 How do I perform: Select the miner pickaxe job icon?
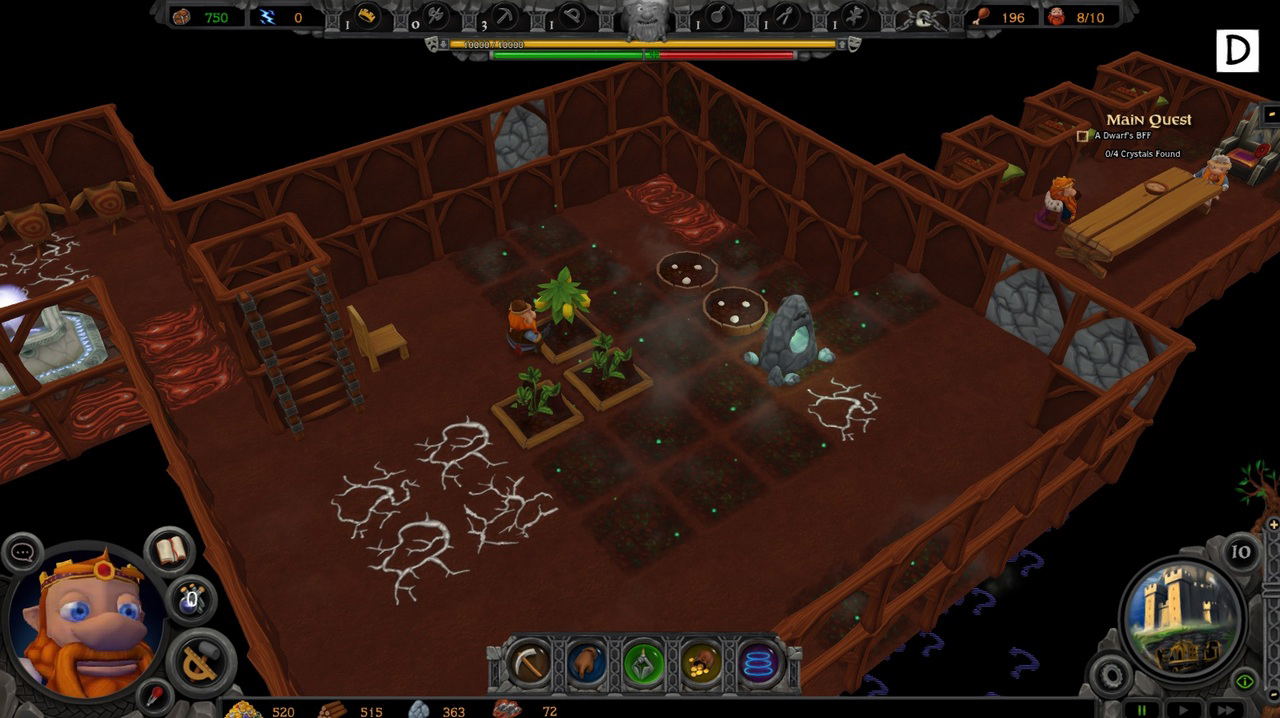point(505,15)
